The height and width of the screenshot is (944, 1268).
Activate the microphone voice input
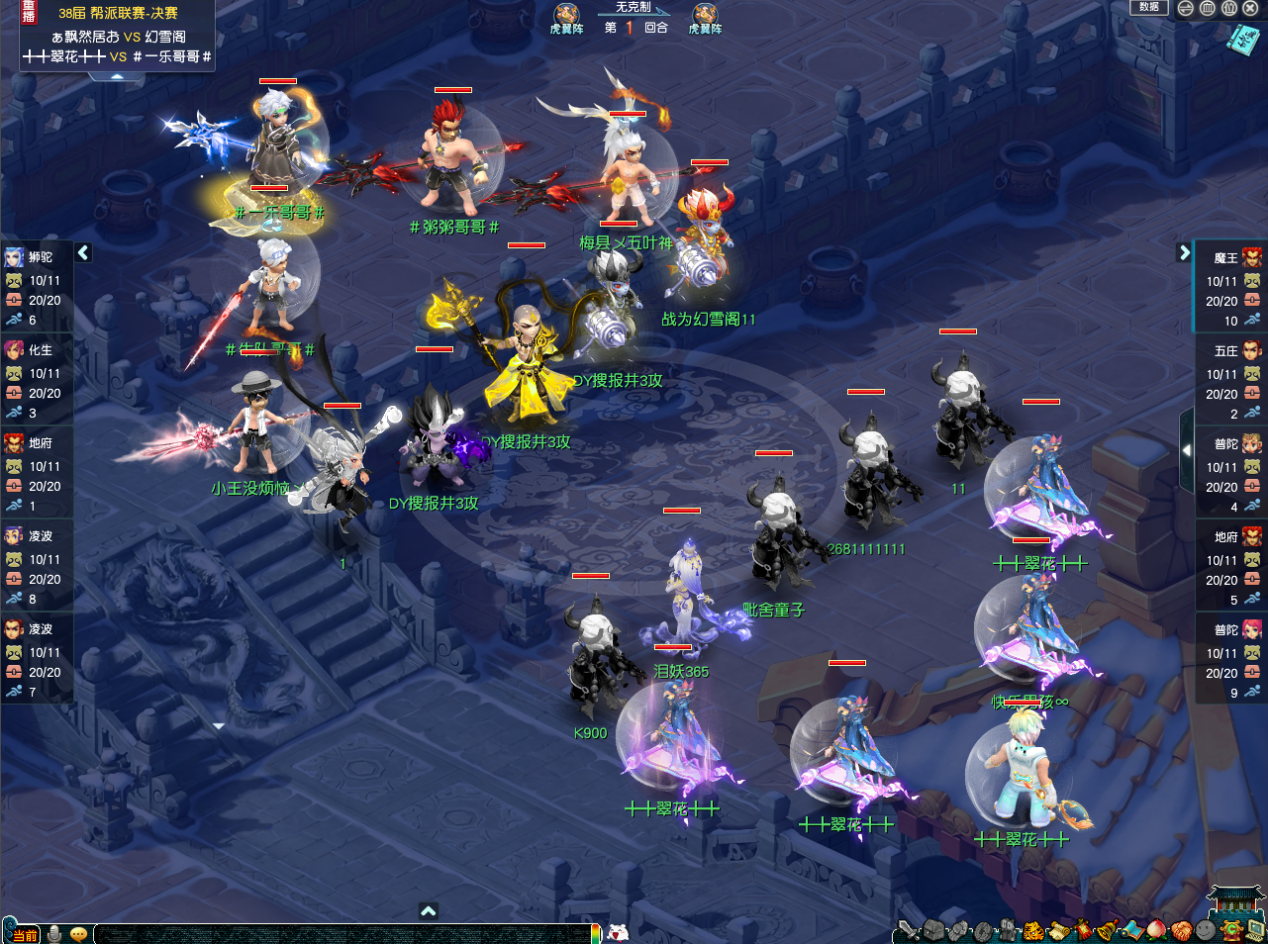(x=54, y=934)
